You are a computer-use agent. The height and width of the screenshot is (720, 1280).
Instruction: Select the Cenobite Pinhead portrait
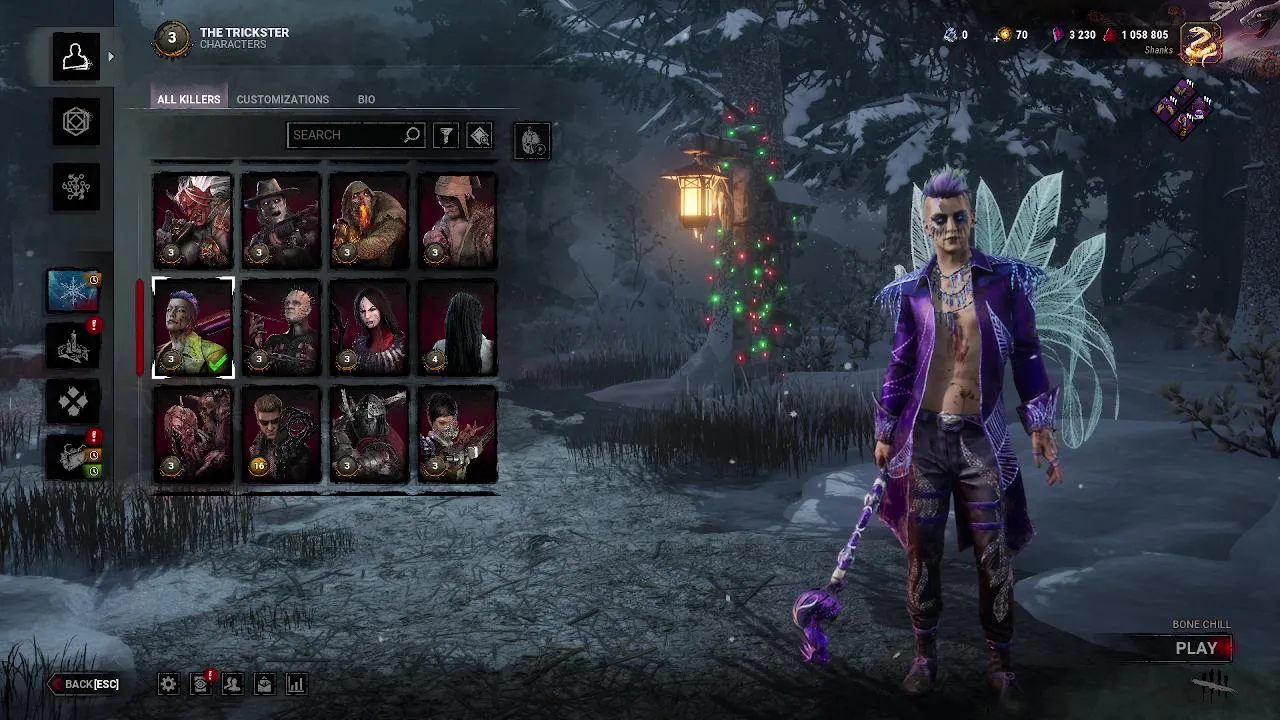[x=281, y=328]
